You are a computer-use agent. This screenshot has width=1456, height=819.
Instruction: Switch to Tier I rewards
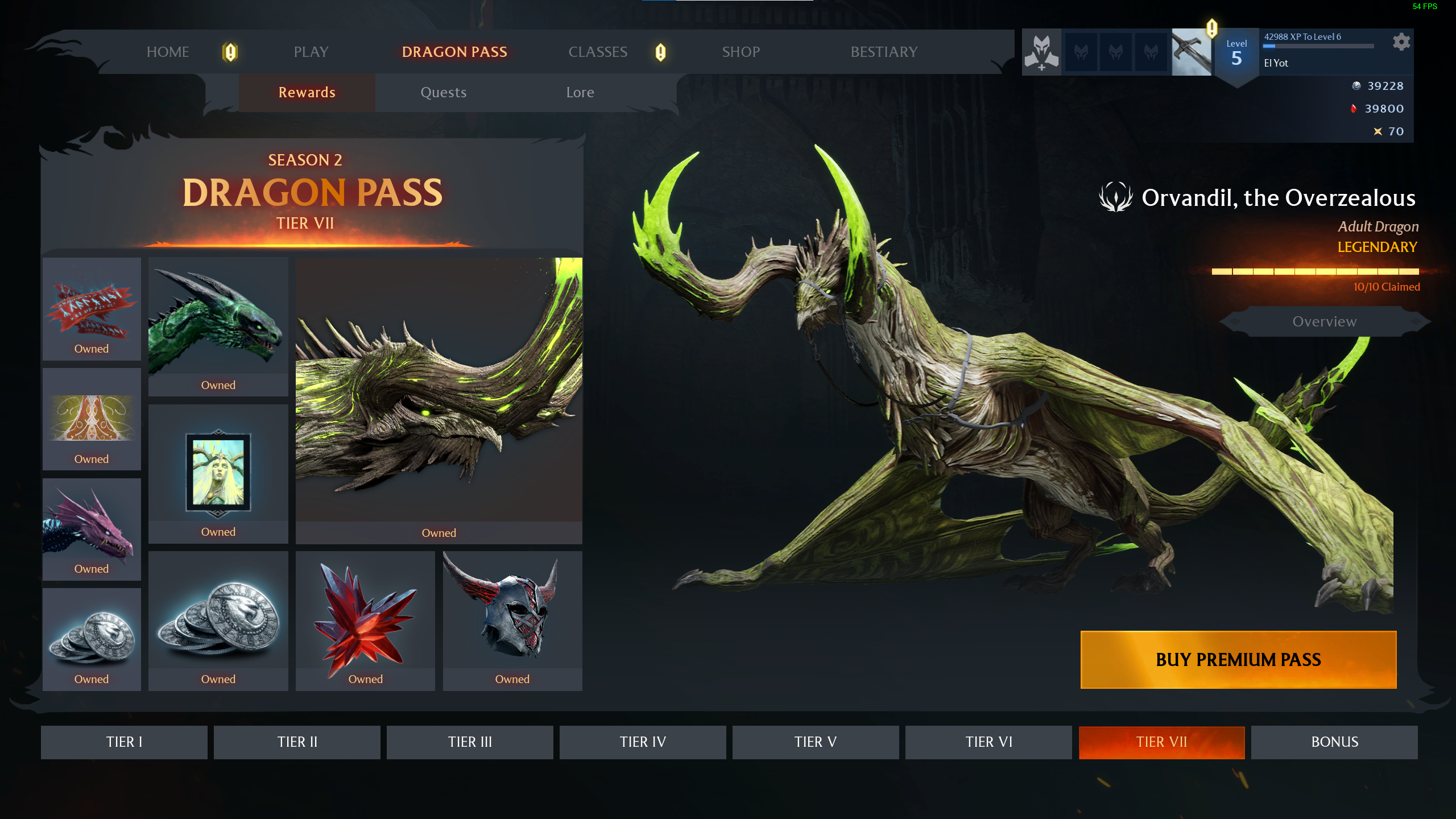coord(124,742)
